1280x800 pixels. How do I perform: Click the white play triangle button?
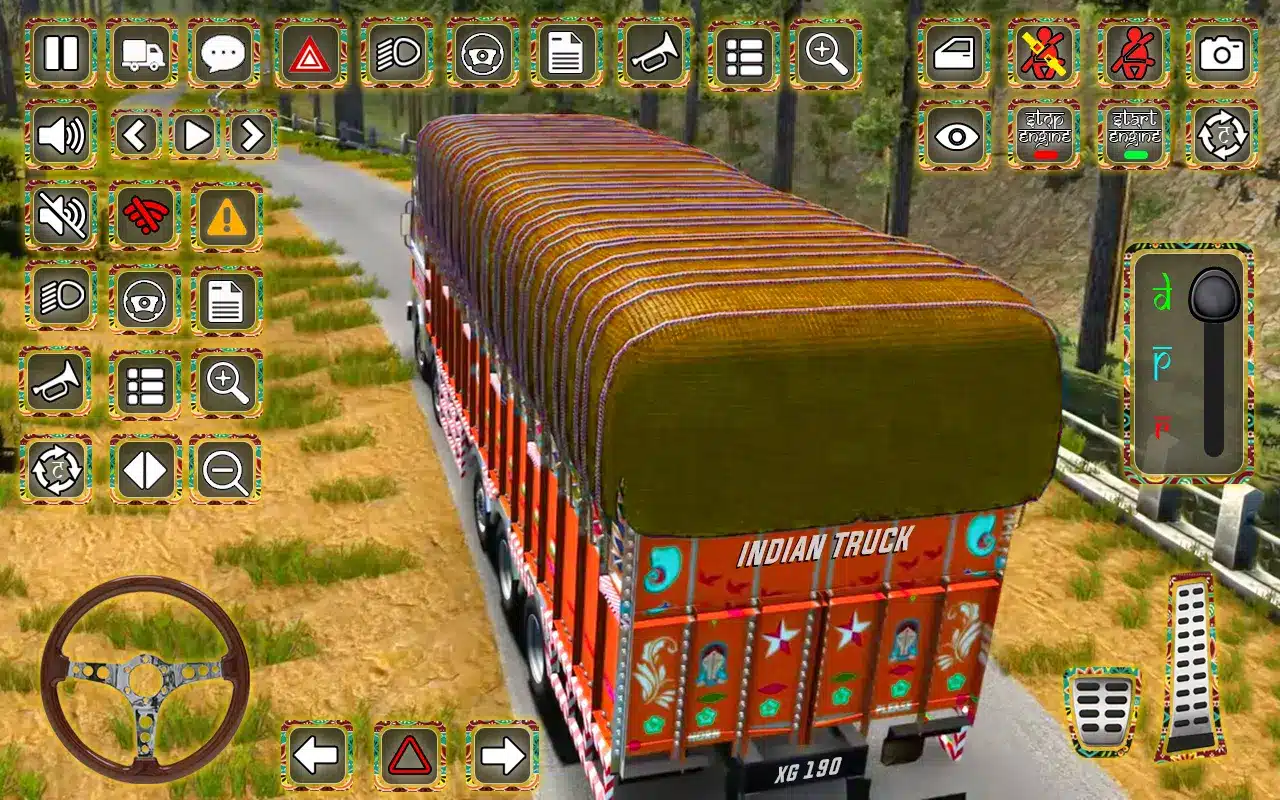(195, 135)
